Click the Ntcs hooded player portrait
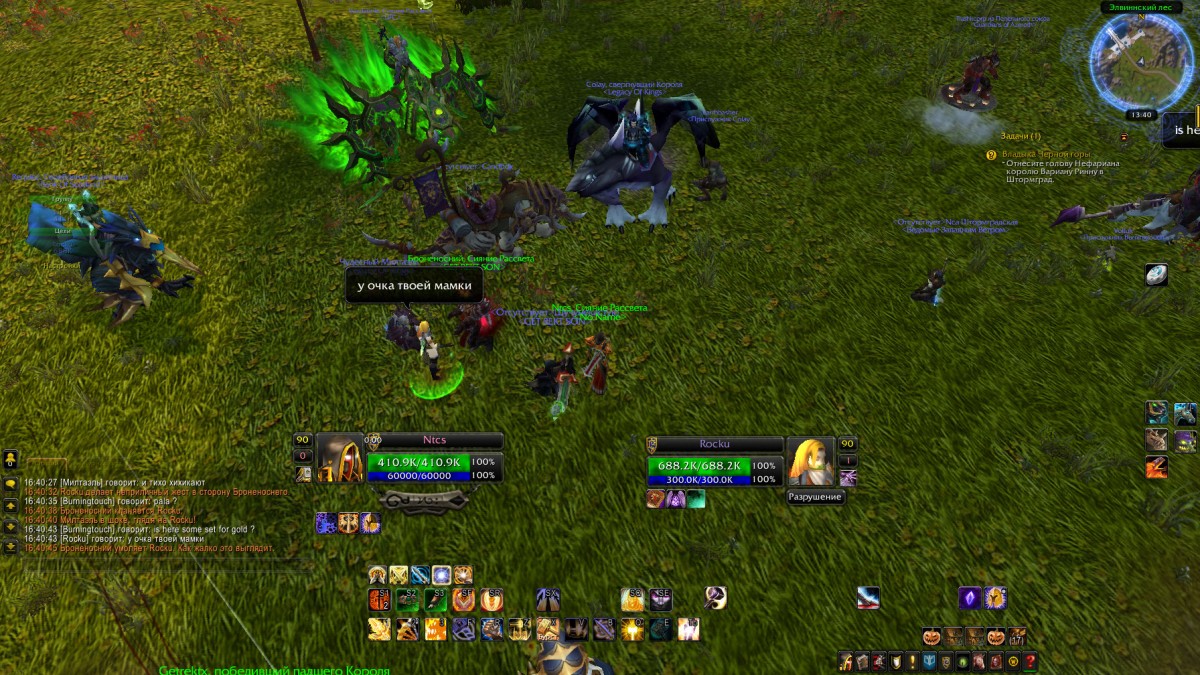This screenshot has width=1200, height=675. tap(340, 458)
